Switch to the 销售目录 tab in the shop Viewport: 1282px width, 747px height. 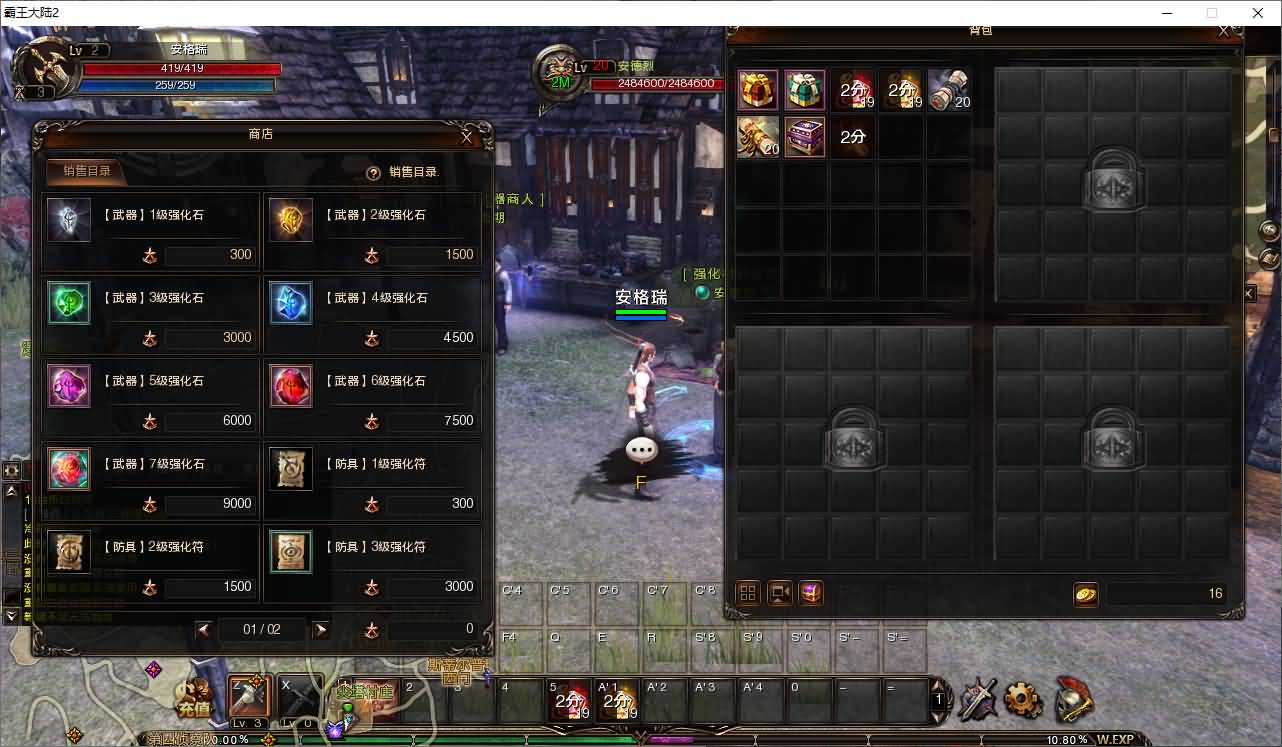(85, 172)
